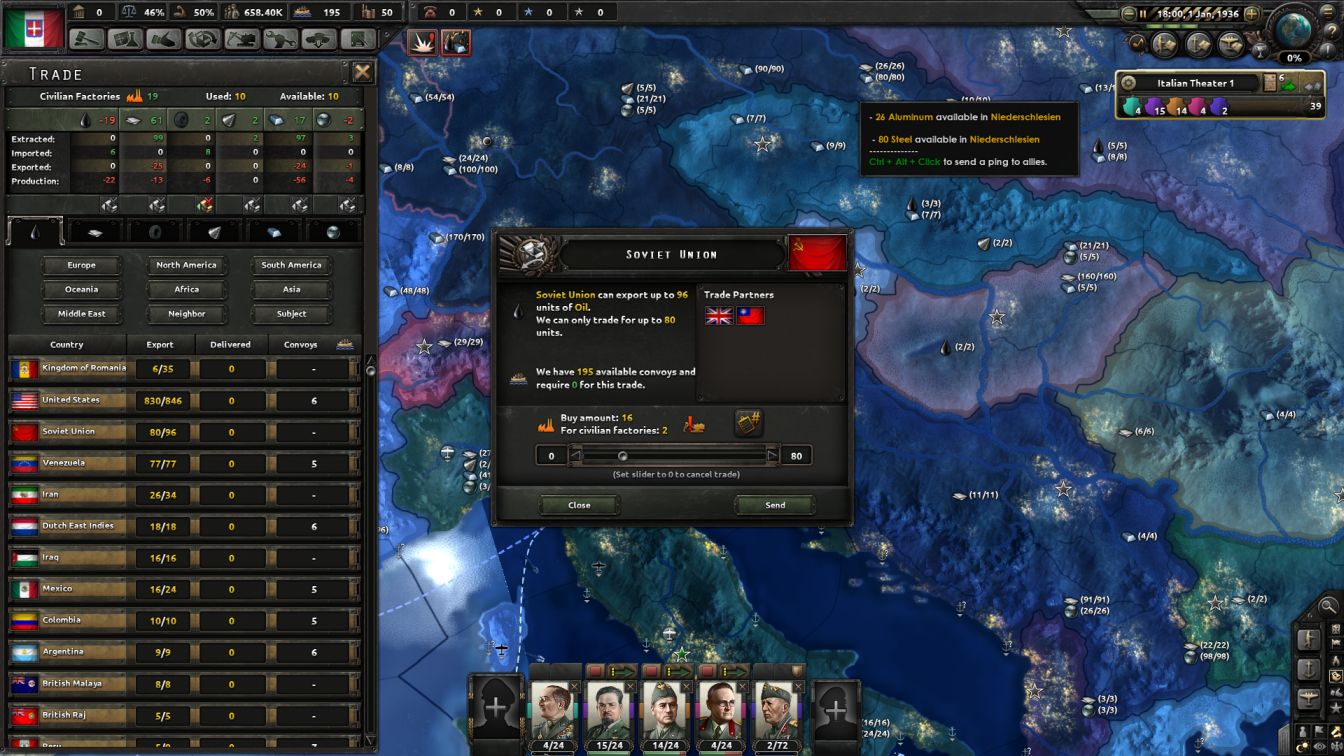This screenshot has height=756, width=1344.
Task: Switch to the rubber resource tab
Action: click(155, 230)
